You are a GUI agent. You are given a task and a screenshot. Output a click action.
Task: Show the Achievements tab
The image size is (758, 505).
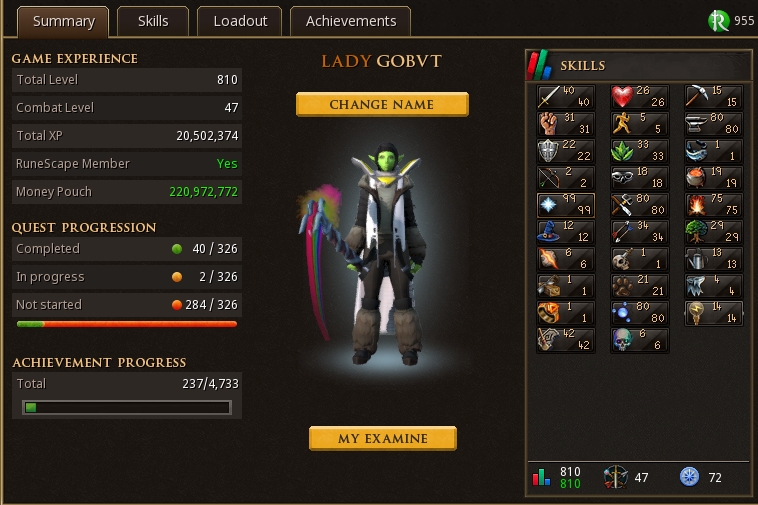pos(351,21)
